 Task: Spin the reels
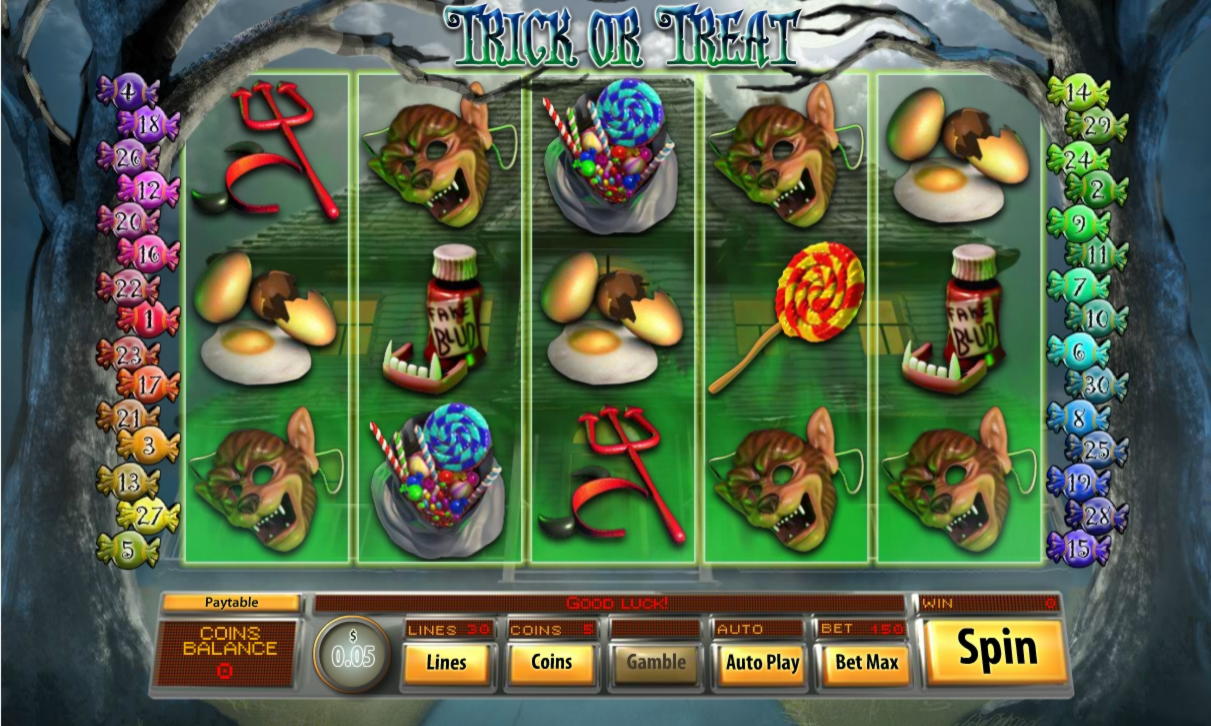(996, 651)
